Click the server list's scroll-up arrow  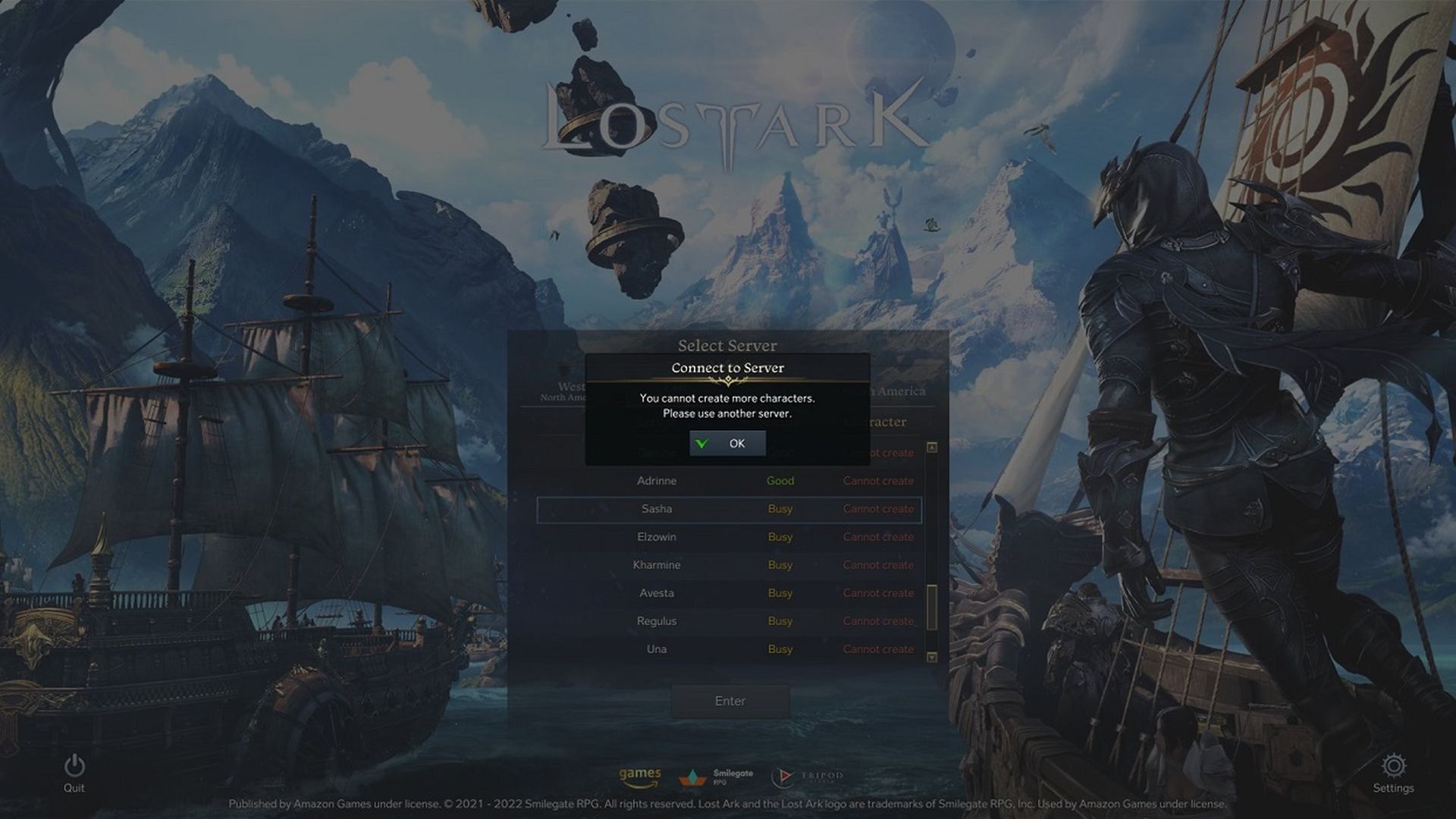(932, 447)
